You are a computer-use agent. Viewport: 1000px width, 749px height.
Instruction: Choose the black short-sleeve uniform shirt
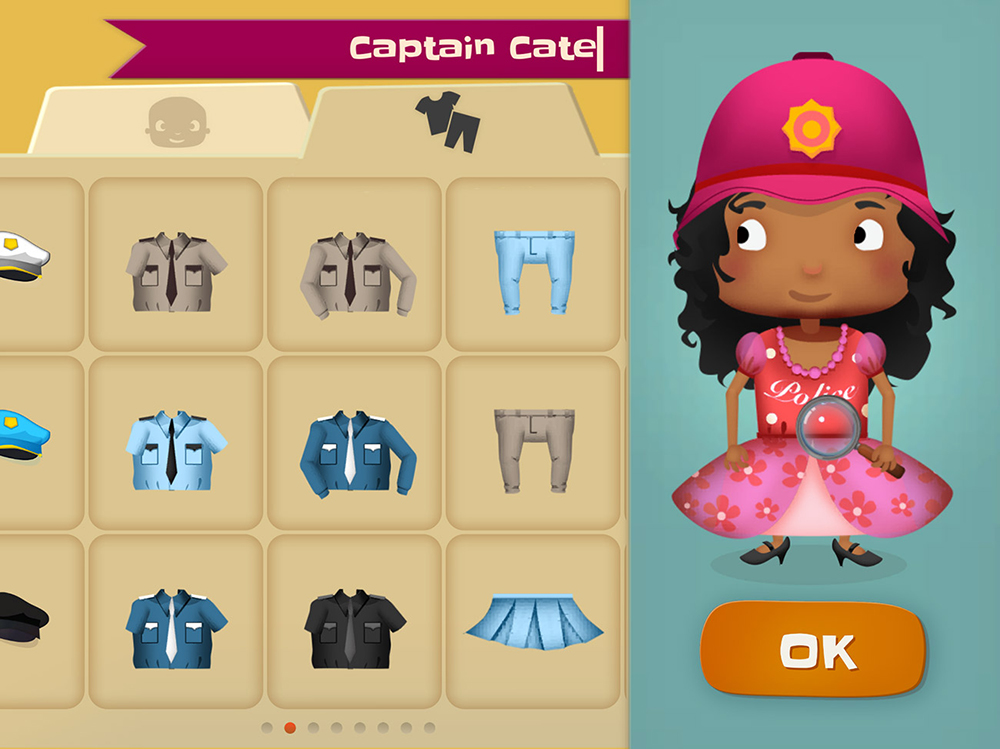coord(354,625)
